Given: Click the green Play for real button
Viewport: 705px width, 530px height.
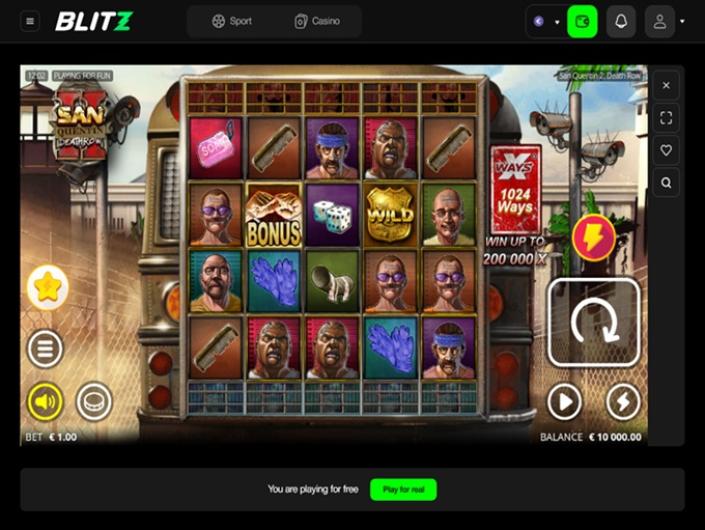Looking at the screenshot, I should [x=403, y=489].
